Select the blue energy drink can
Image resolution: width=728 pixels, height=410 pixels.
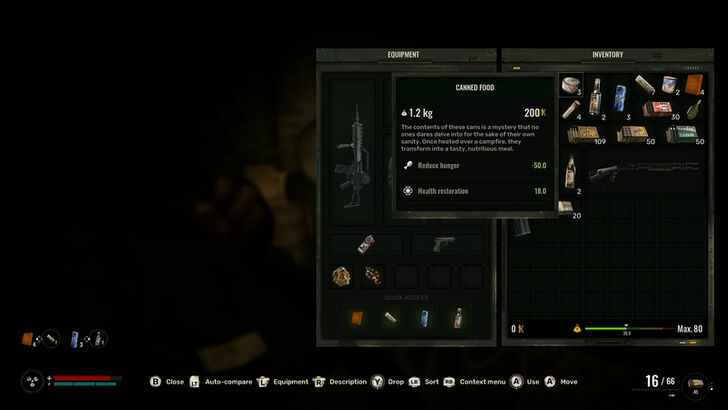coord(621,97)
